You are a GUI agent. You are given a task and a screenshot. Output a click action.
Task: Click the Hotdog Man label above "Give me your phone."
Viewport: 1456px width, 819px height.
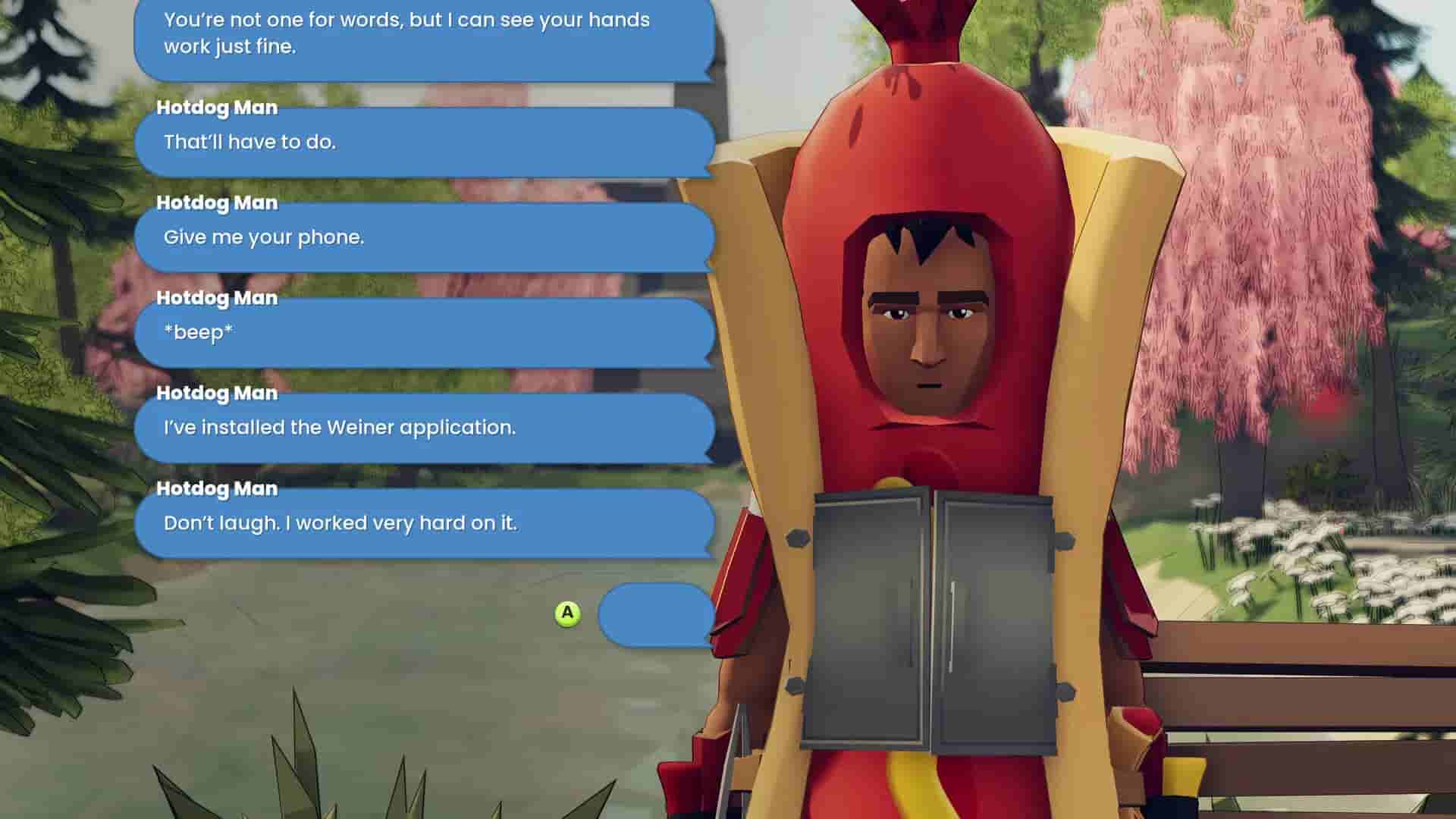click(x=217, y=202)
